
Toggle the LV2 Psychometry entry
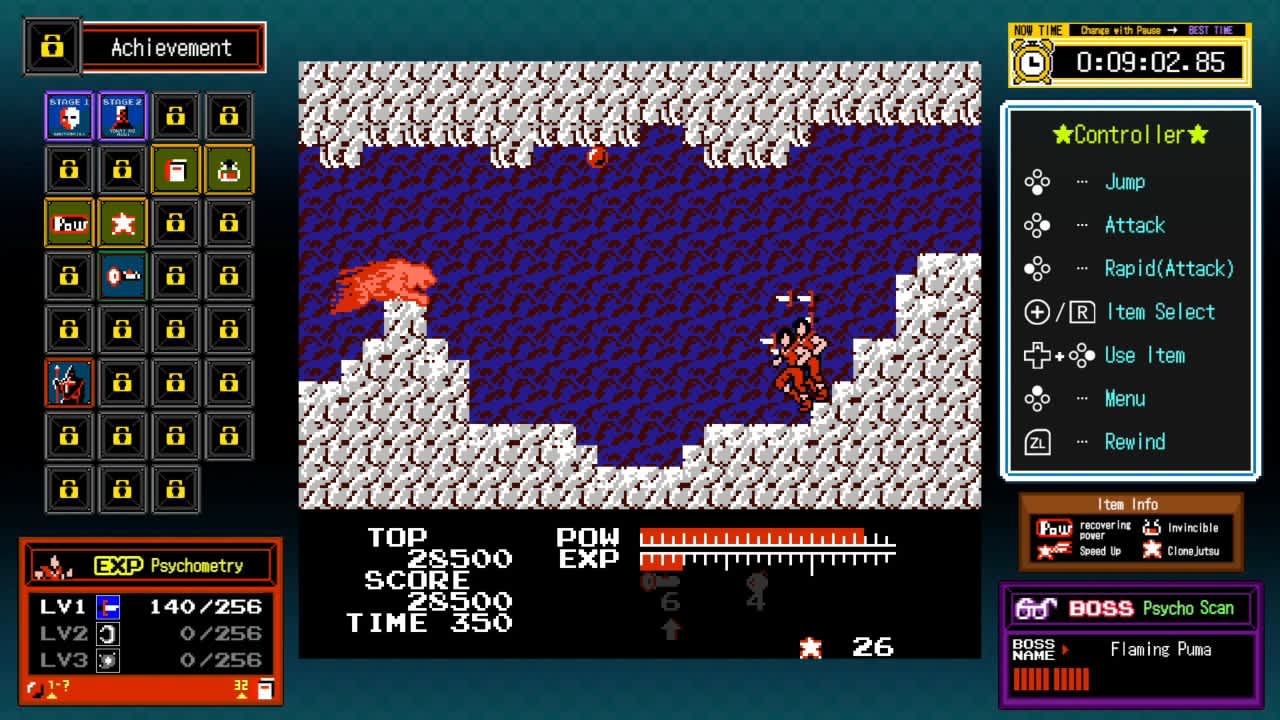pos(107,633)
